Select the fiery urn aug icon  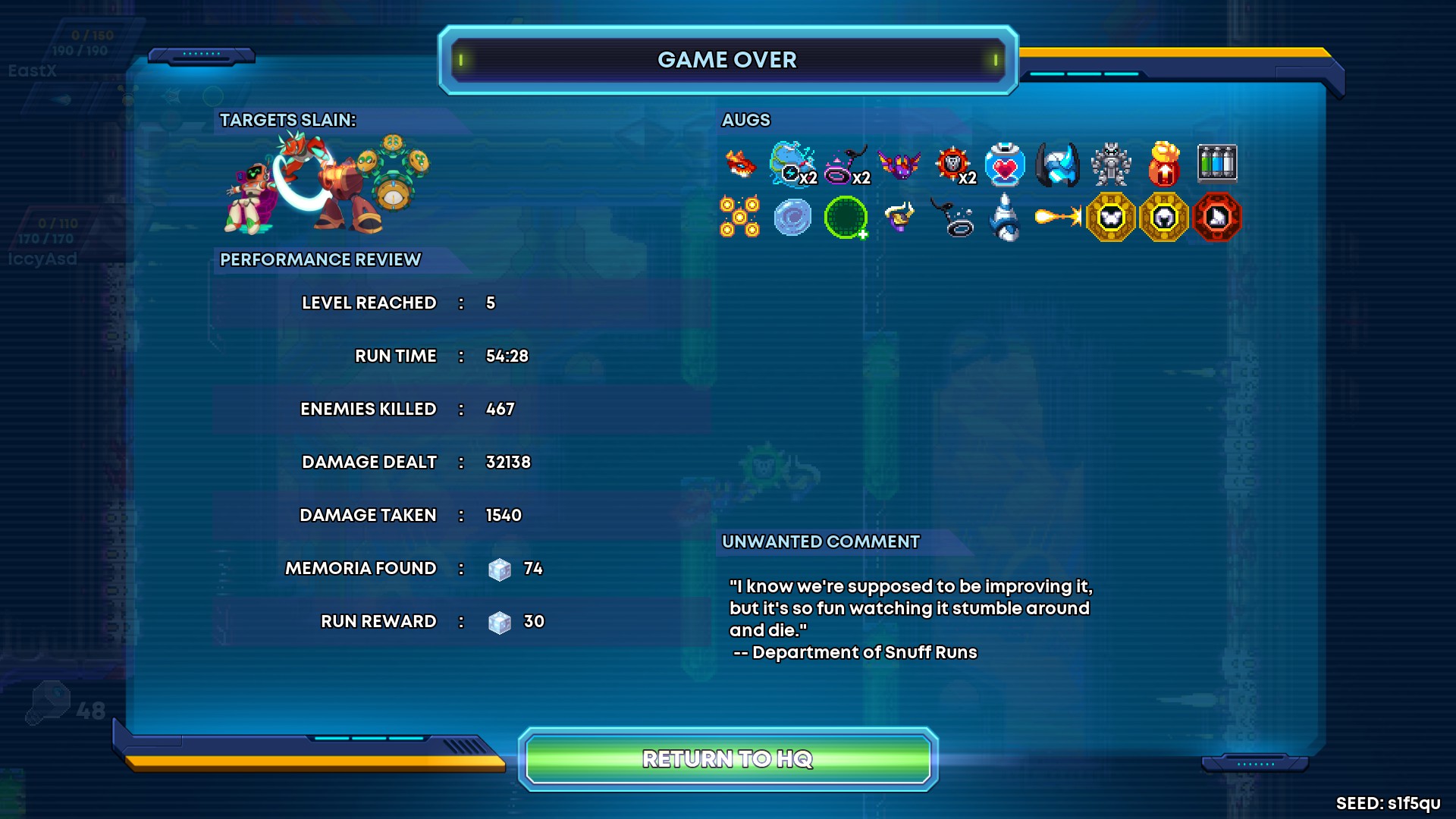1164,164
